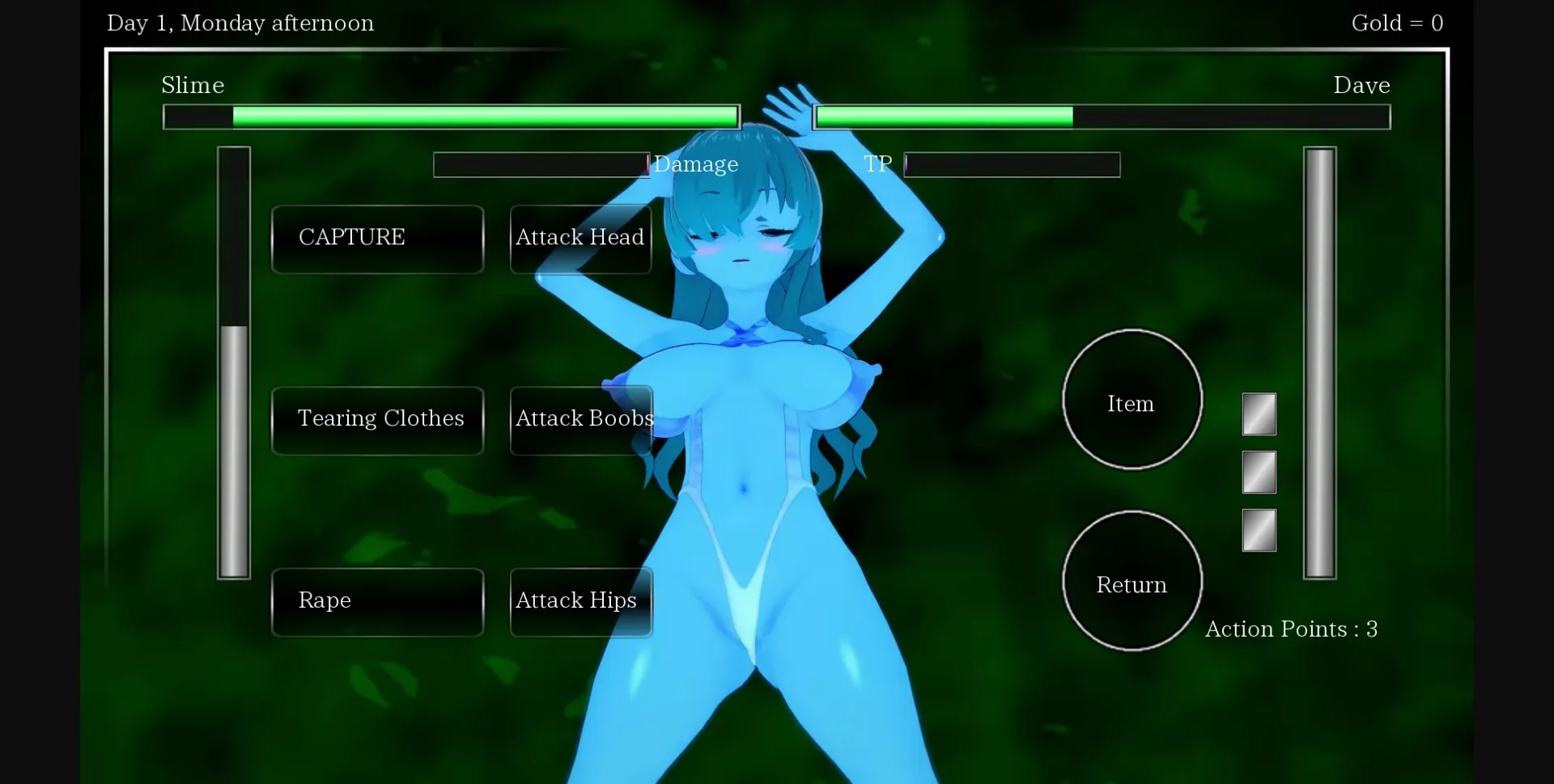This screenshot has height=784, width=1554.
Task: Click the bottom silver square icon
Action: click(x=1259, y=532)
